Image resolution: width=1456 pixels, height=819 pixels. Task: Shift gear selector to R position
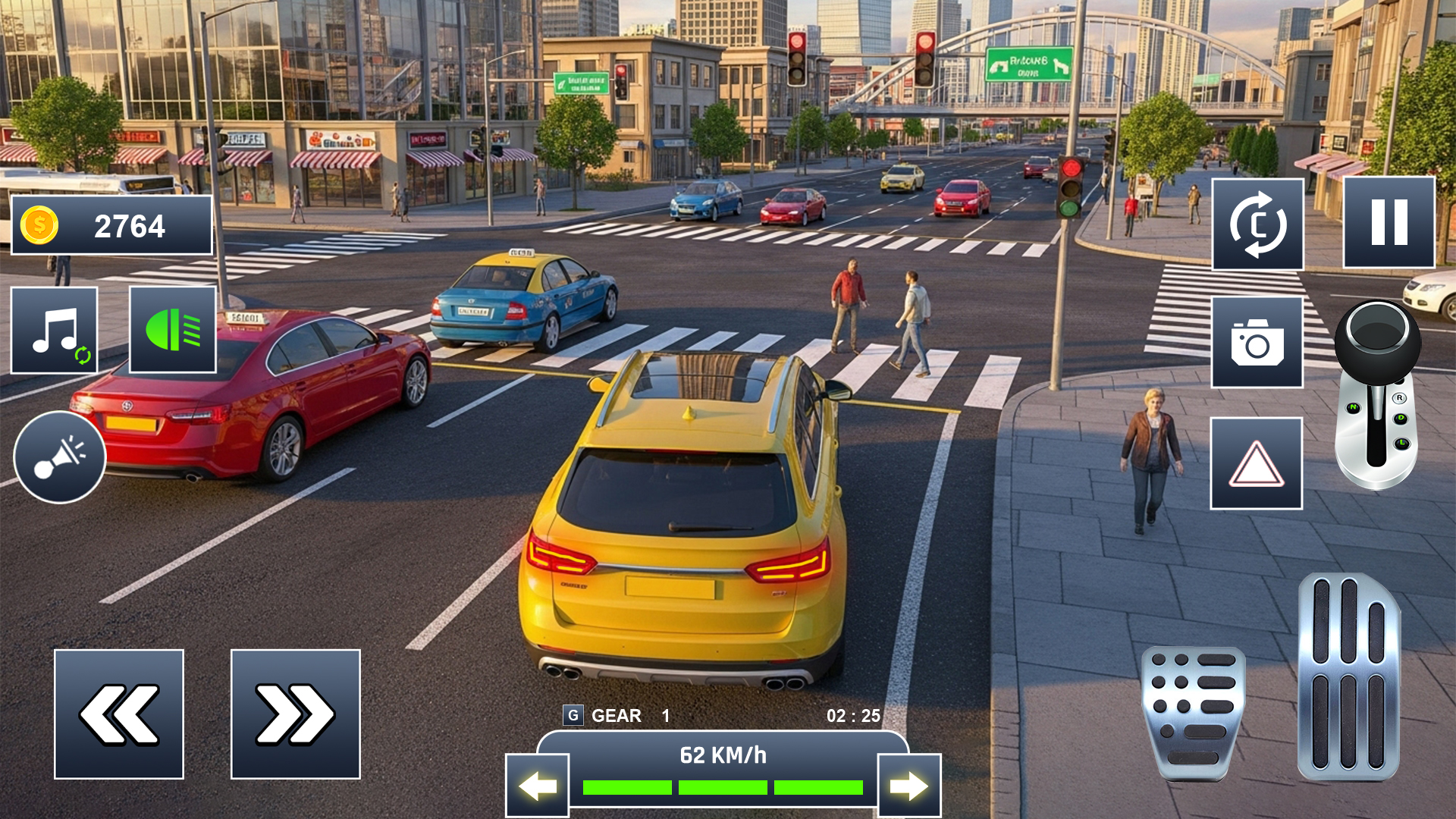click(x=1399, y=398)
